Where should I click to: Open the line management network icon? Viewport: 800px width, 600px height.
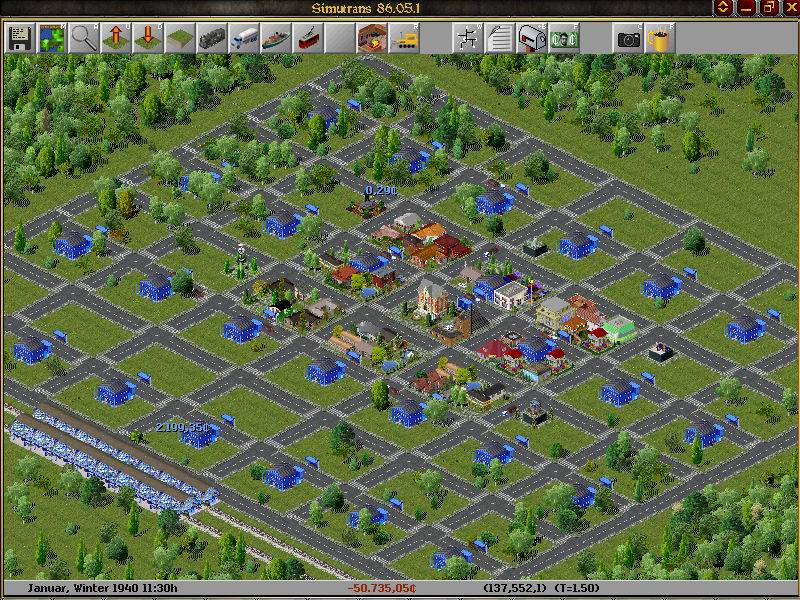click(467, 38)
